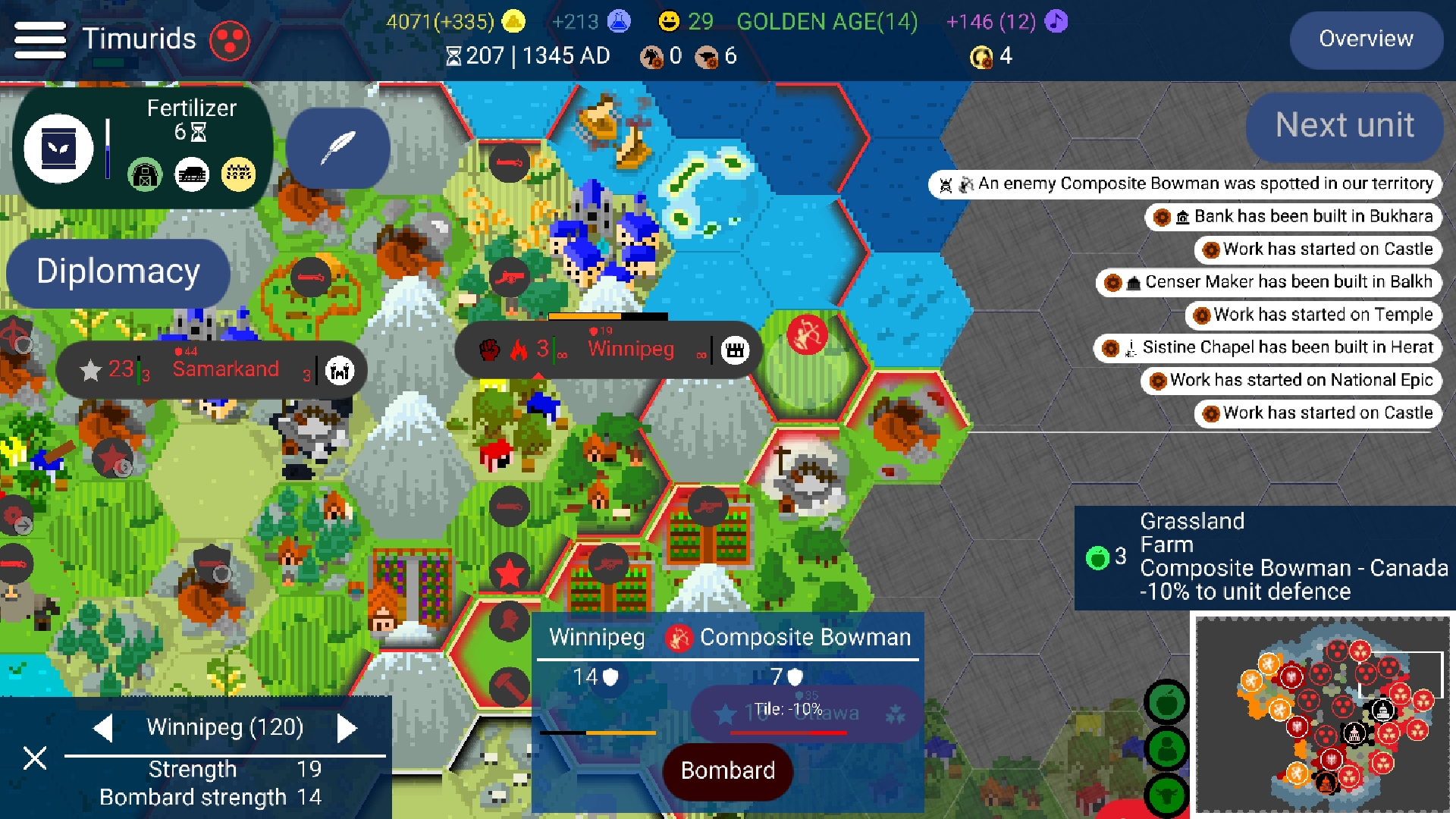Click the Timurids faction emblem
The width and height of the screenshot is (1456, 819).
230,39
